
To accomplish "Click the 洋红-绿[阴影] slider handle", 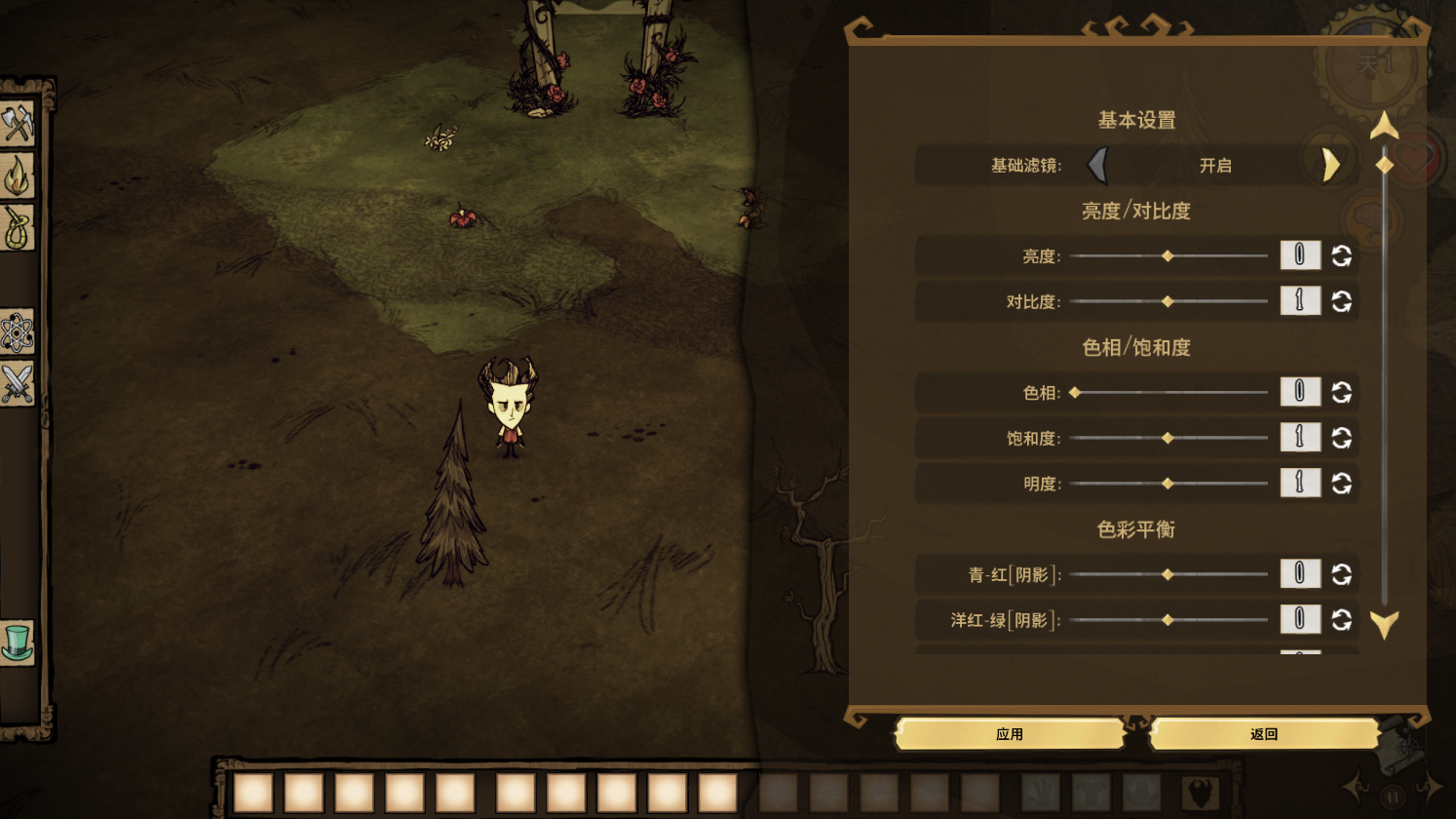I will pyautogui.click(x=1168, y=620).
